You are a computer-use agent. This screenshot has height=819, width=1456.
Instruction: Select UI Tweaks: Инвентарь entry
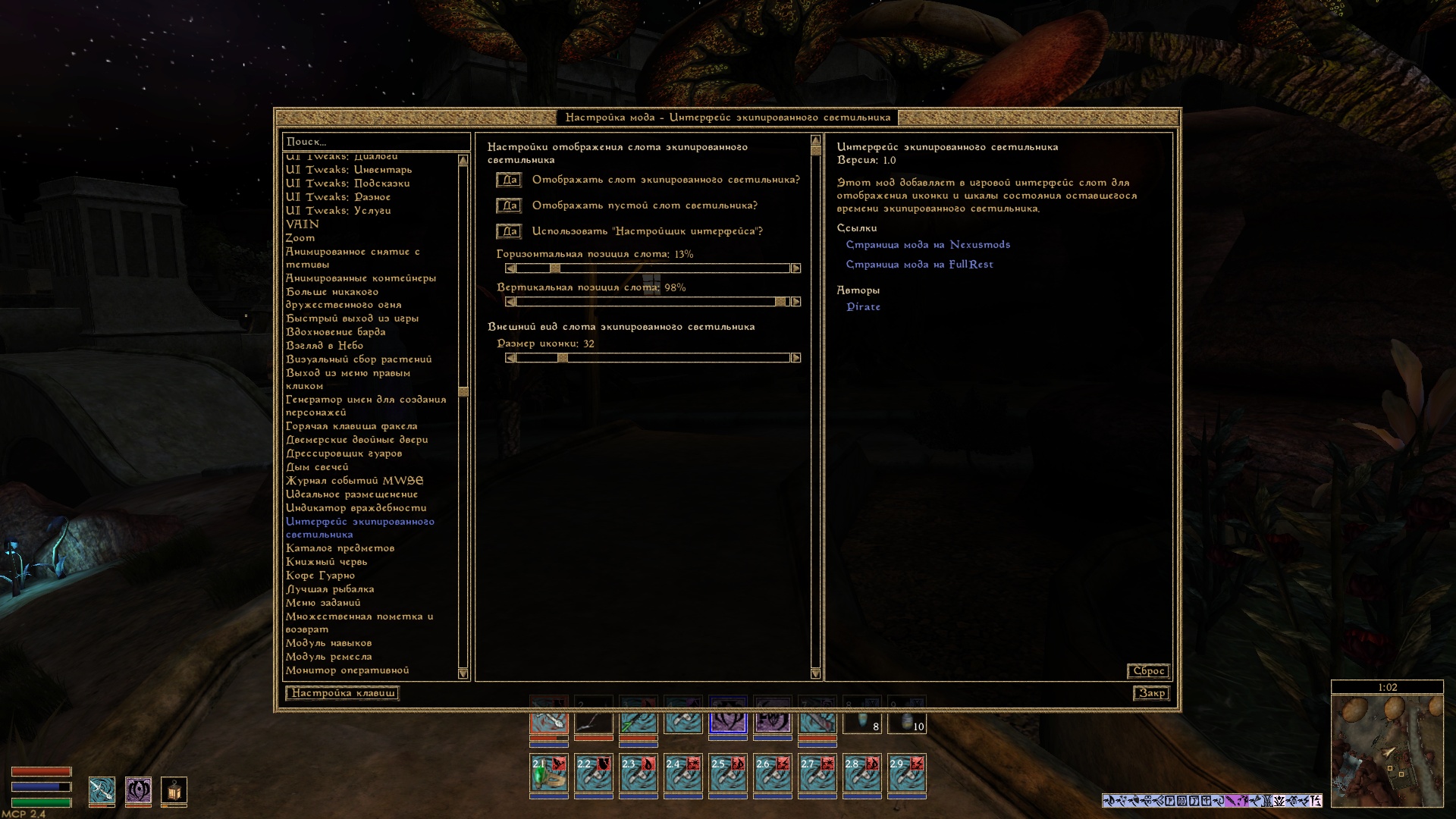coord(349,170)
